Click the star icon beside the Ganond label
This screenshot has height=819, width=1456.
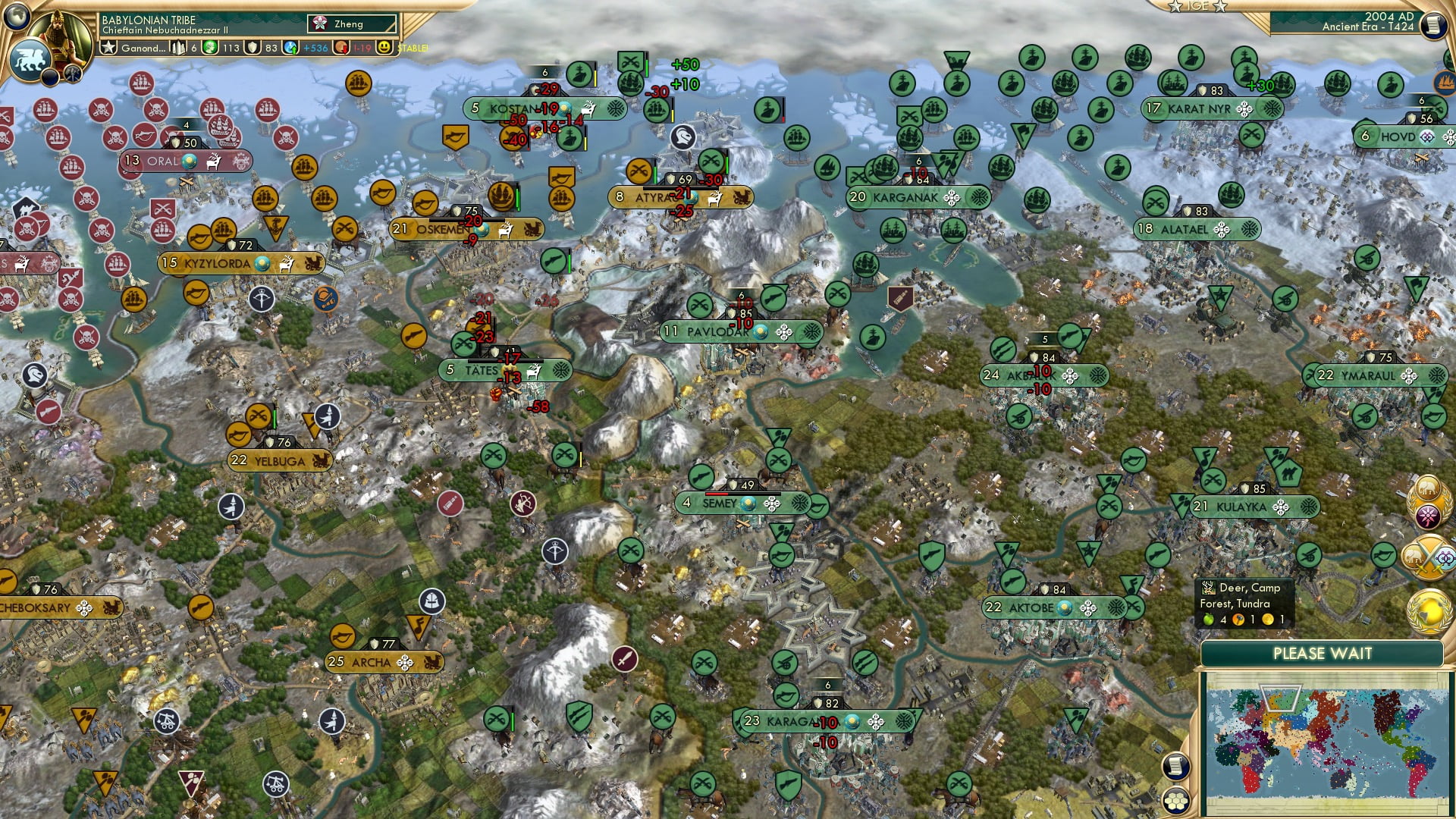pyautogui.click(x=108, y=48)
